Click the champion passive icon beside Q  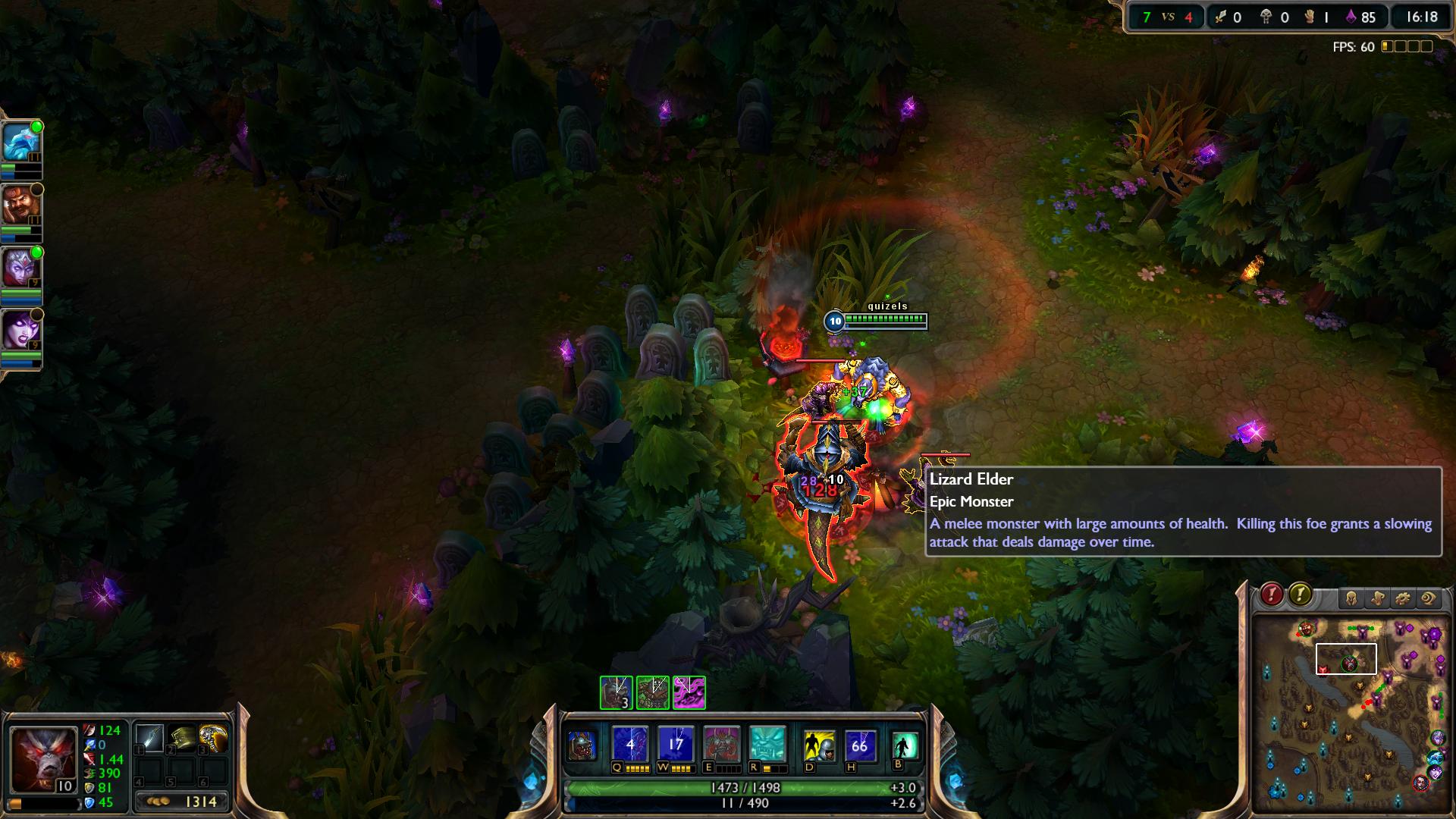coord(582,746)
